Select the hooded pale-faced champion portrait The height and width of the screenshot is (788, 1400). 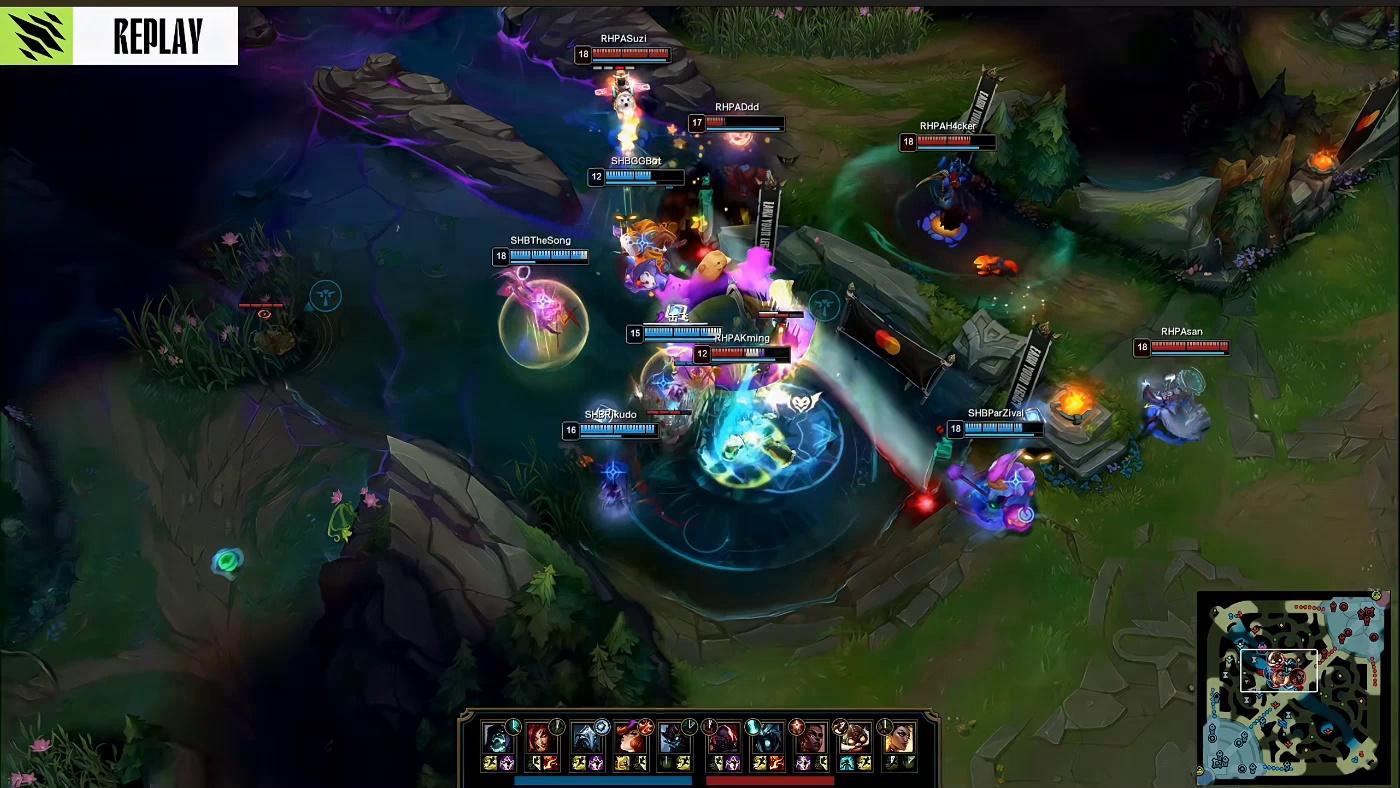click(497, 738)
